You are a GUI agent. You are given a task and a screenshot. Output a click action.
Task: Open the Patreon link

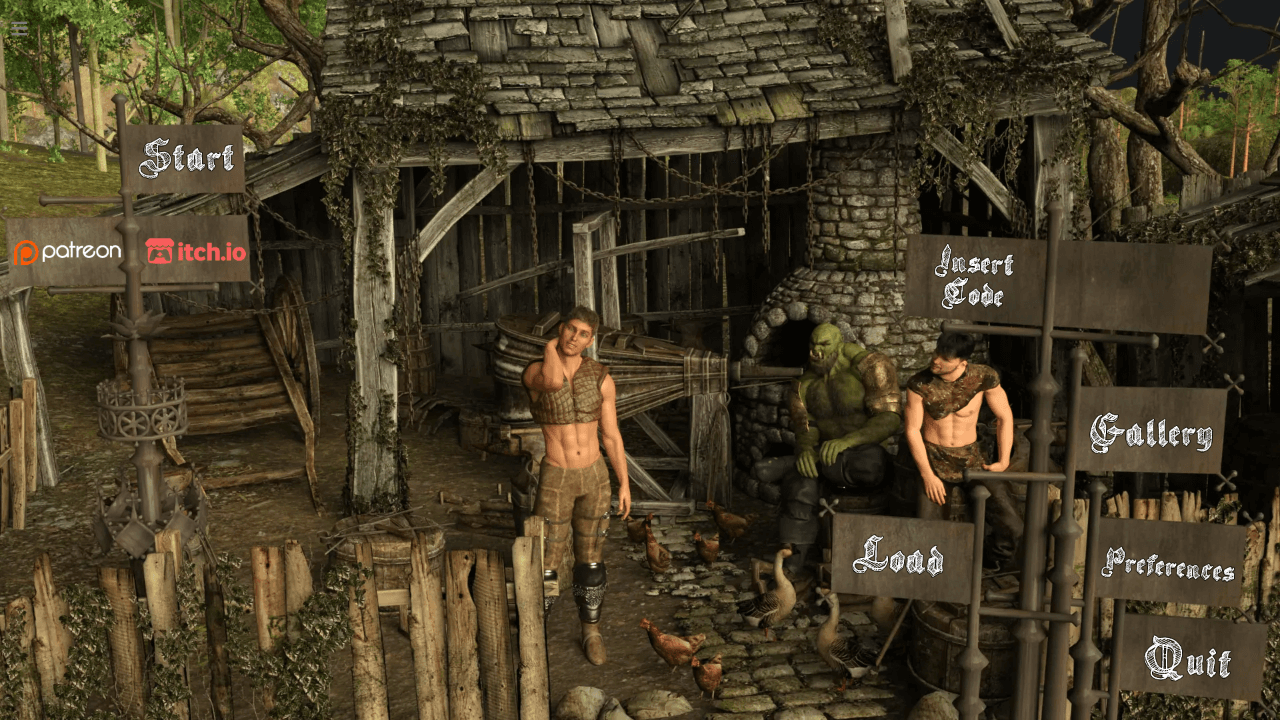(x=68, y=252)
